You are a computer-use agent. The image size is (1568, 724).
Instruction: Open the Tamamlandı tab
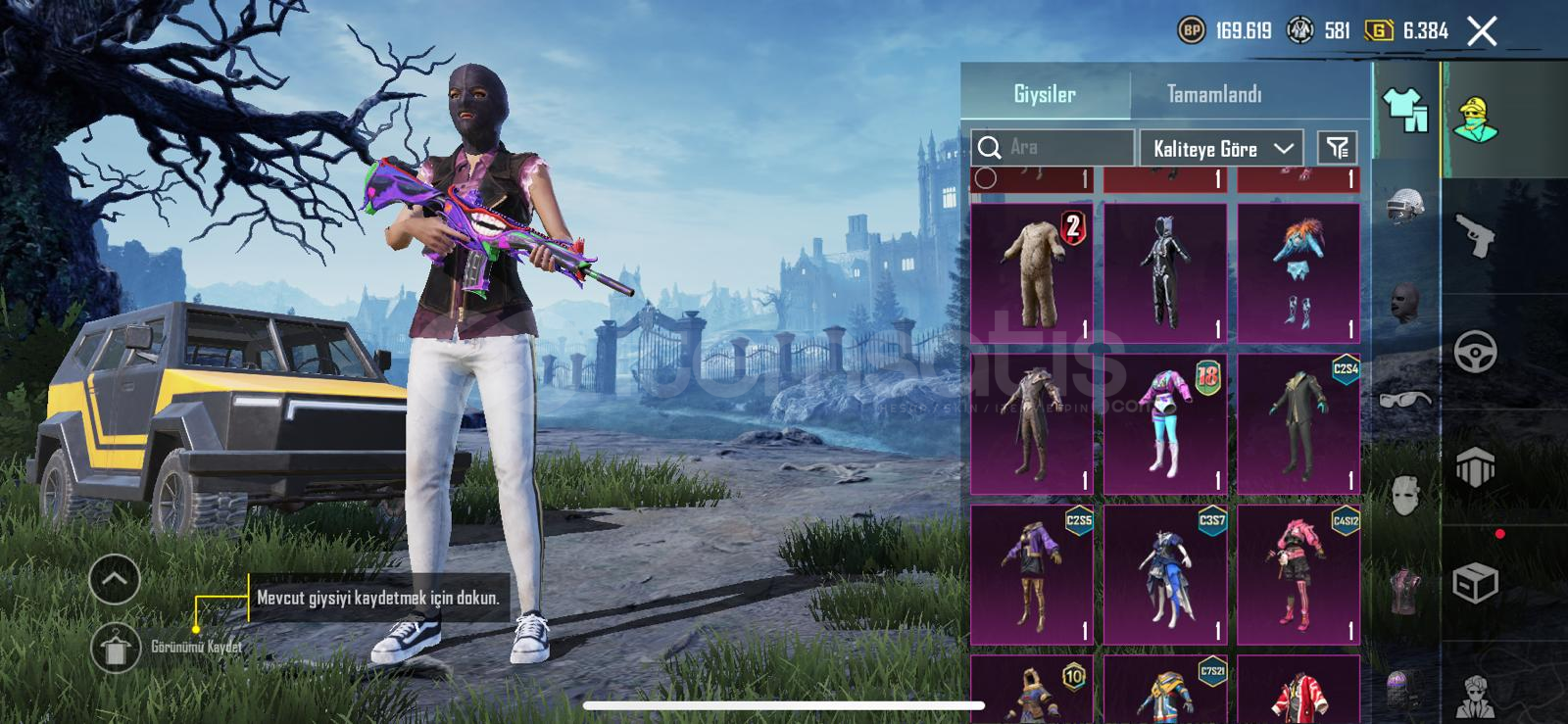pyautogui.click(x=1213, y=94)
